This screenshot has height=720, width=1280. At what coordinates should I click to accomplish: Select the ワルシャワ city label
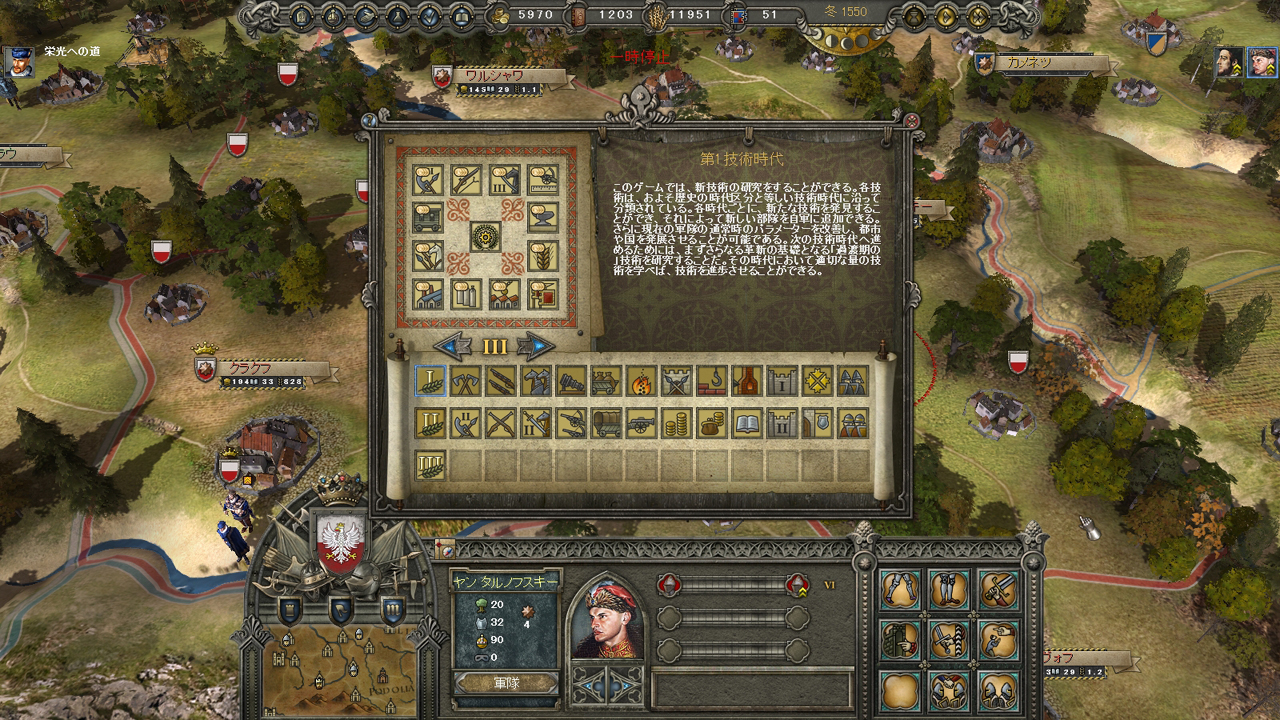(502, 76)
